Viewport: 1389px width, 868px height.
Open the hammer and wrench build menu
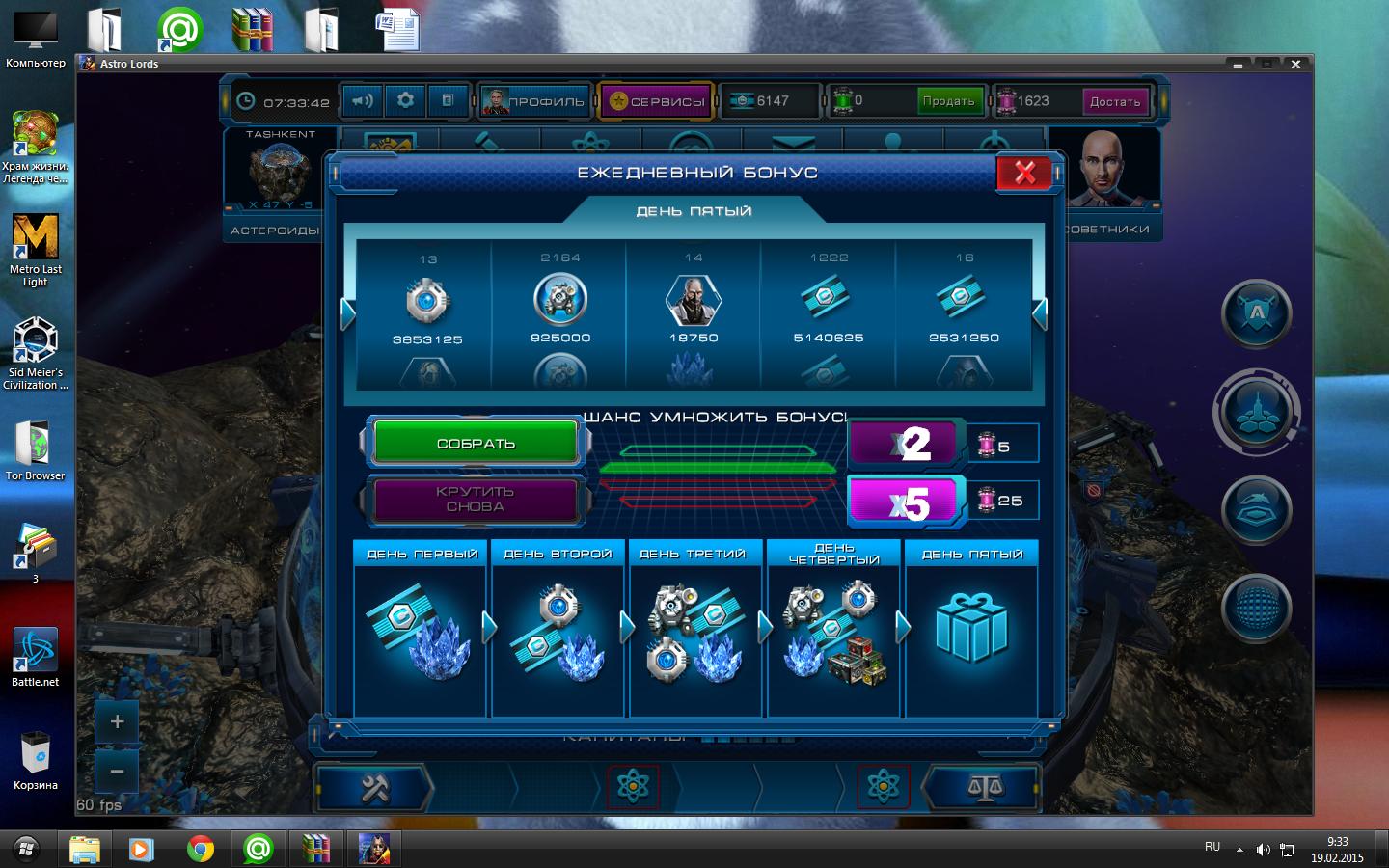[x=373, y=789]
